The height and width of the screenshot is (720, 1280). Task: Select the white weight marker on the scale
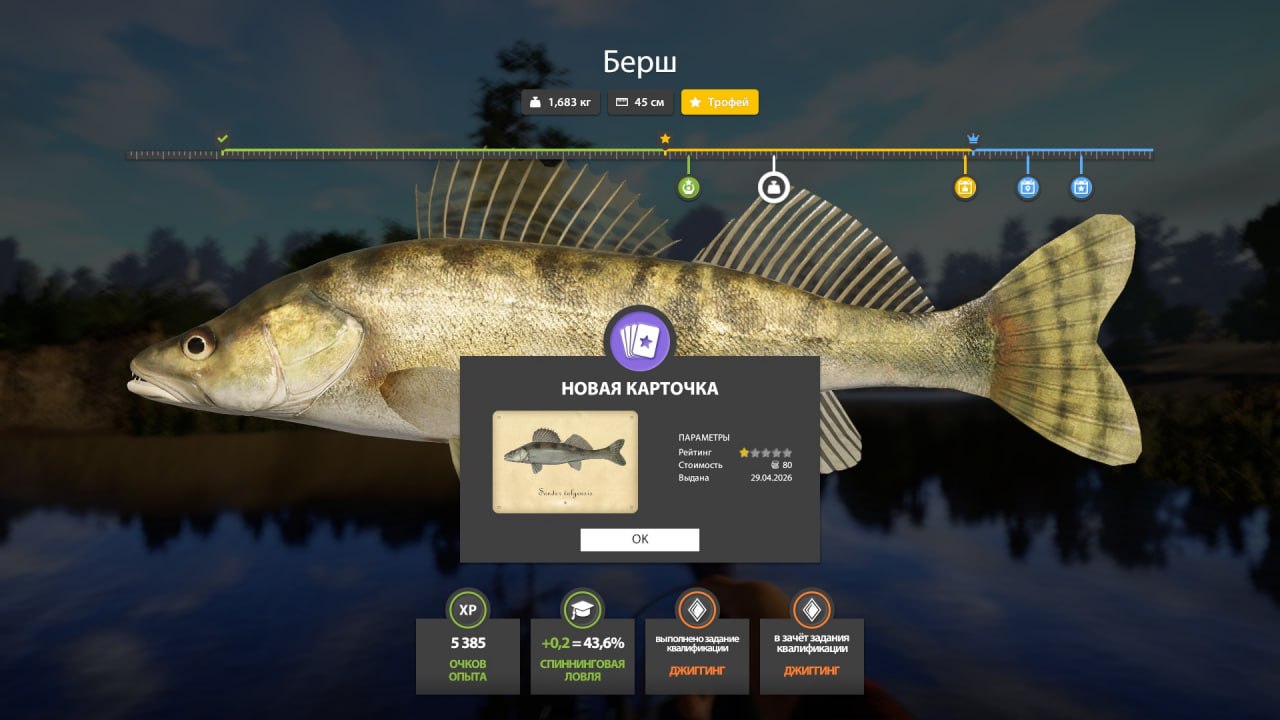[773, 187]
